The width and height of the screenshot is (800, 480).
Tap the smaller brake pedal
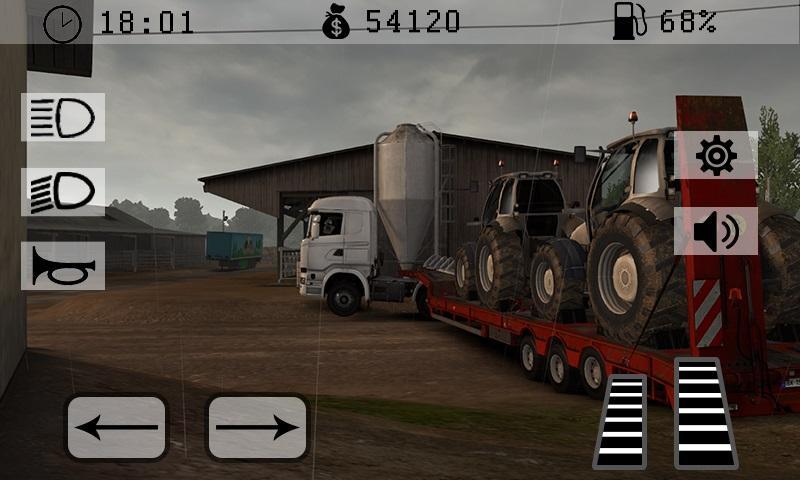(621, 421)
